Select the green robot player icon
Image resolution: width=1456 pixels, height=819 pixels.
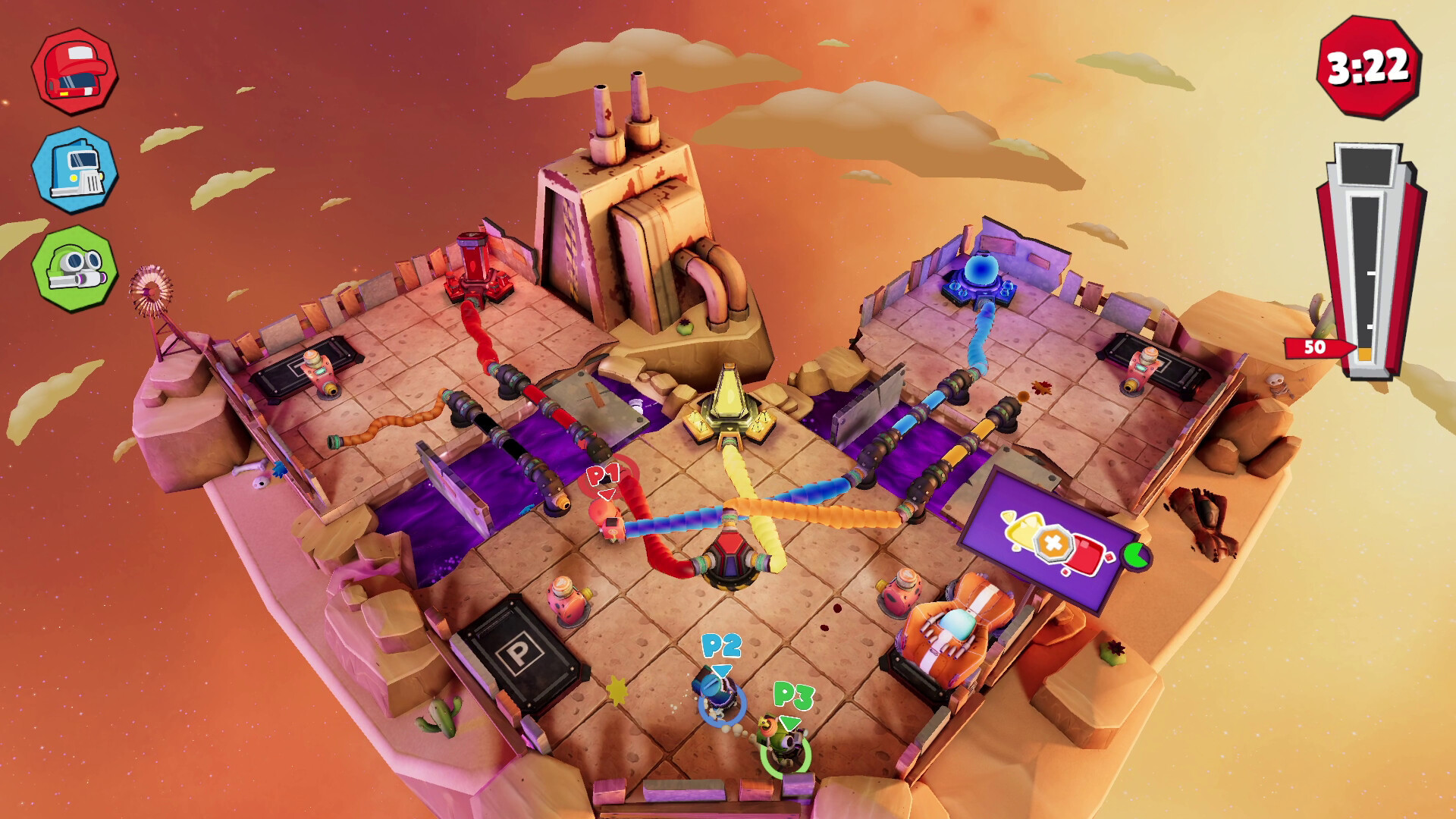click(x=74, y=268)
